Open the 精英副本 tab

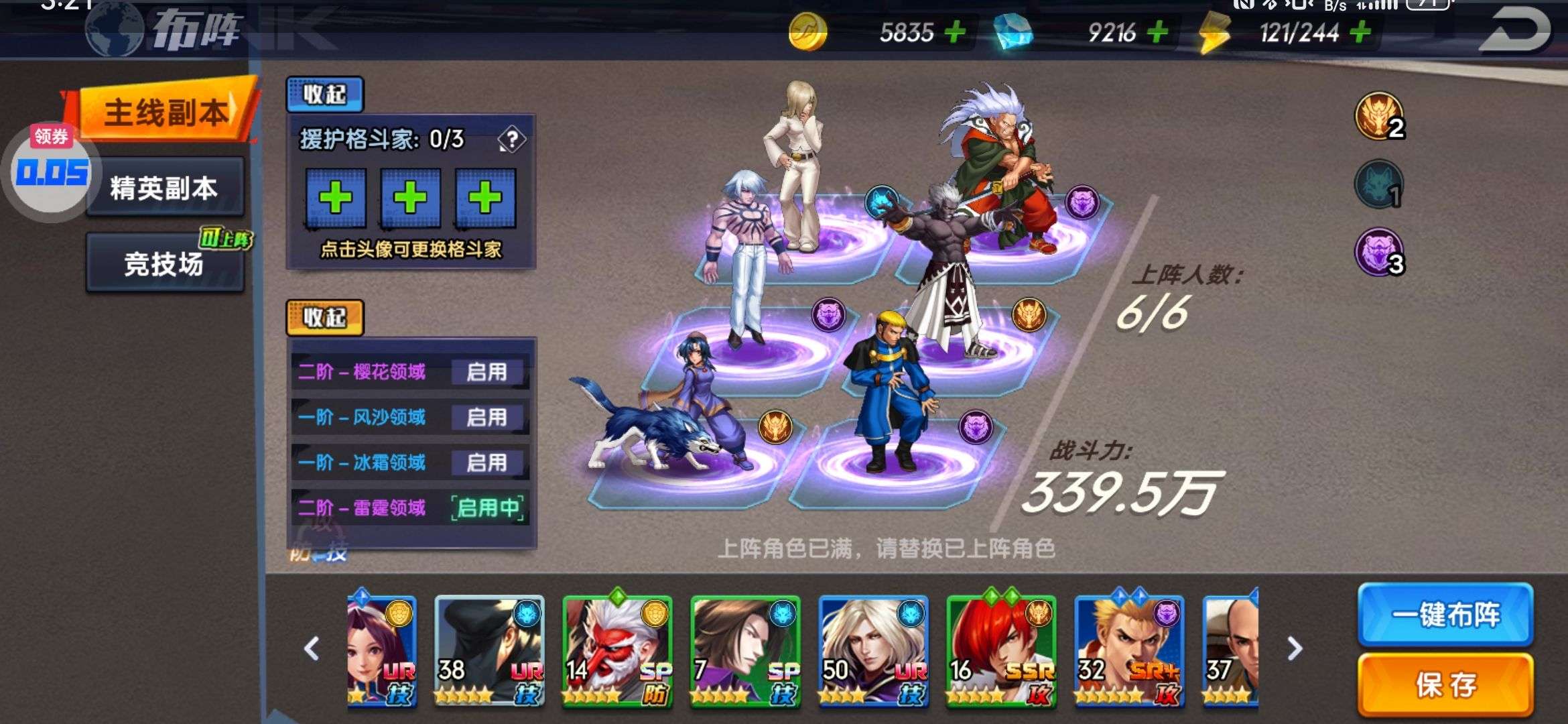click(164, 188)
